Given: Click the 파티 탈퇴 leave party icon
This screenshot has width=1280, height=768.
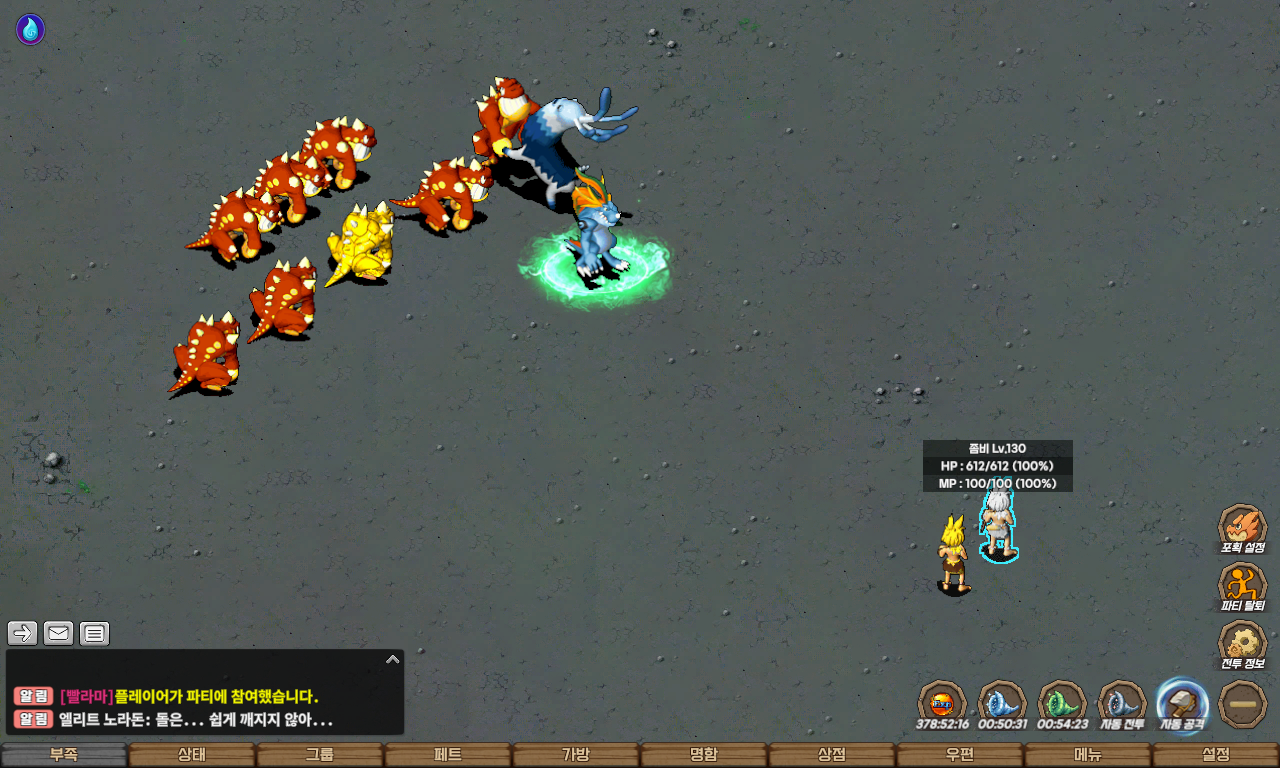Looking at the screenshot, I should click(x=1242, y=585).
